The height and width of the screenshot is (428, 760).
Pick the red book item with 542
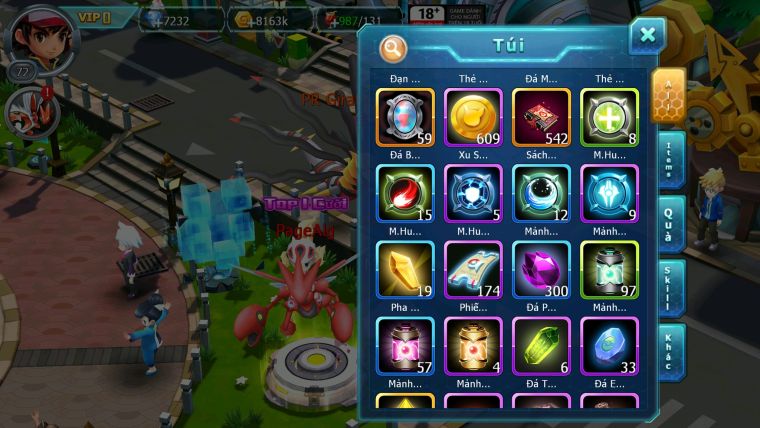point(541,118)
